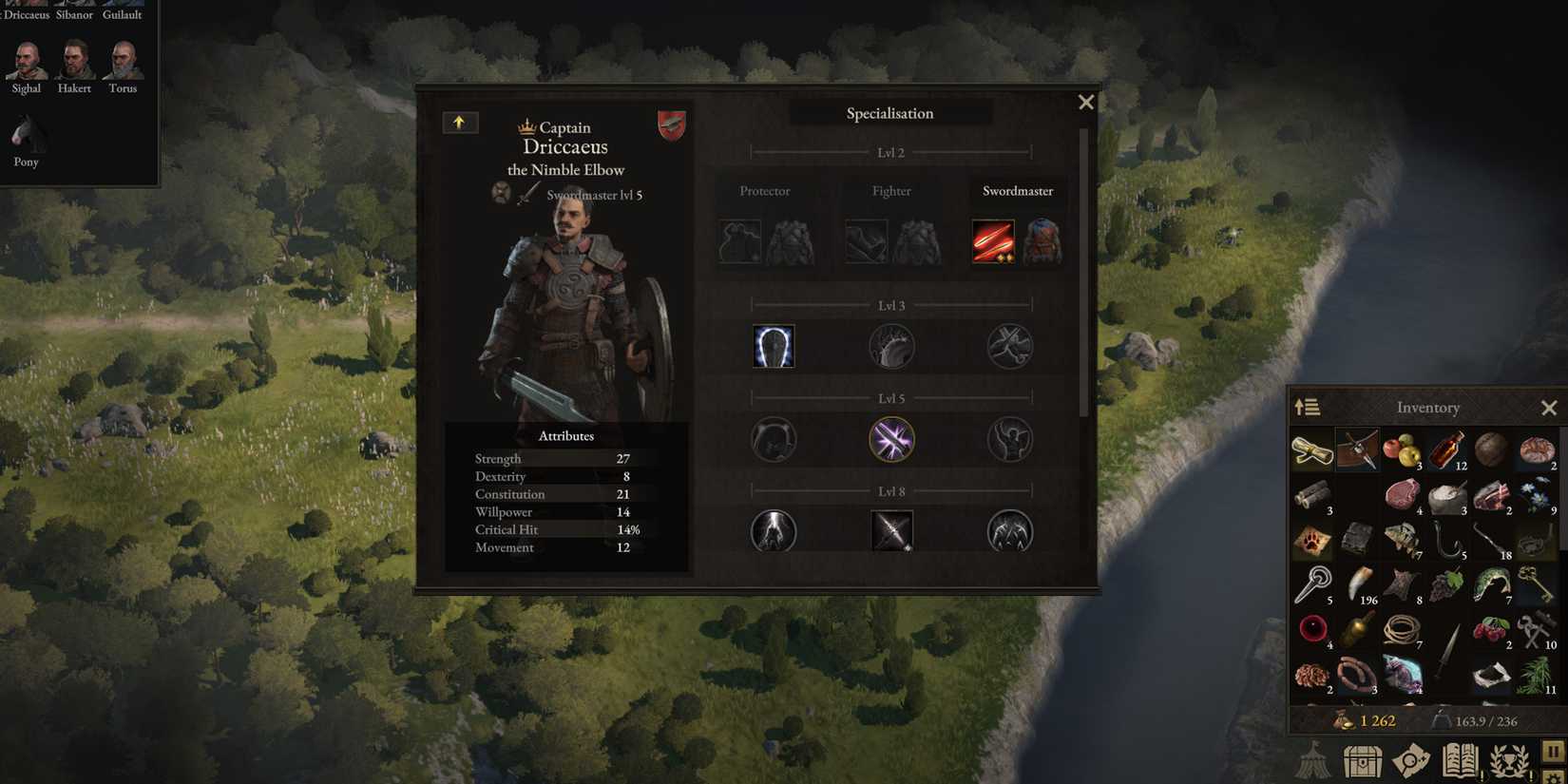
Task: Switch to the Fighter specialisation tab
Action: coord(890,191)
